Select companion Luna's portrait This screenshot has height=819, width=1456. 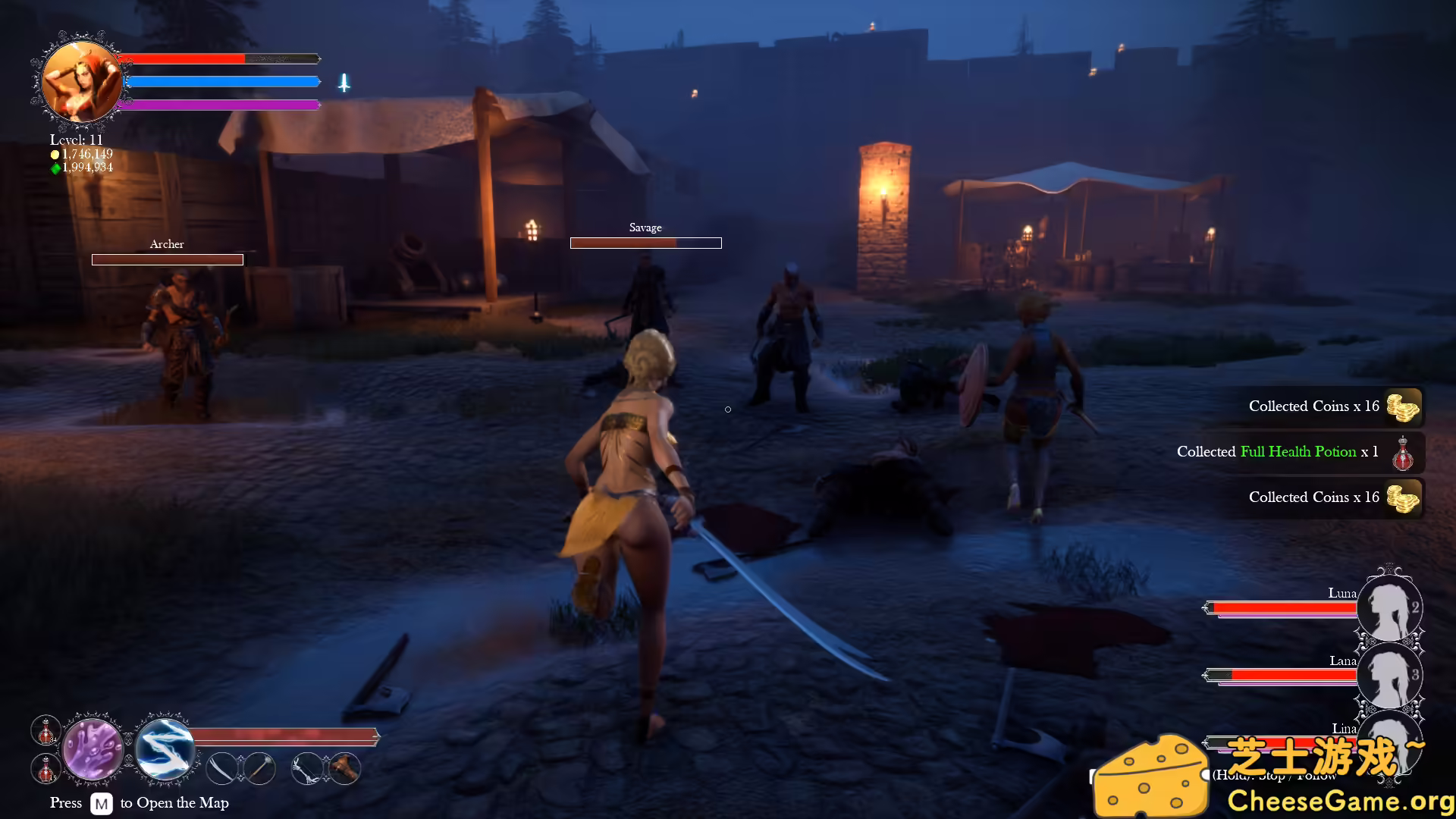[x=1389, y=607]
